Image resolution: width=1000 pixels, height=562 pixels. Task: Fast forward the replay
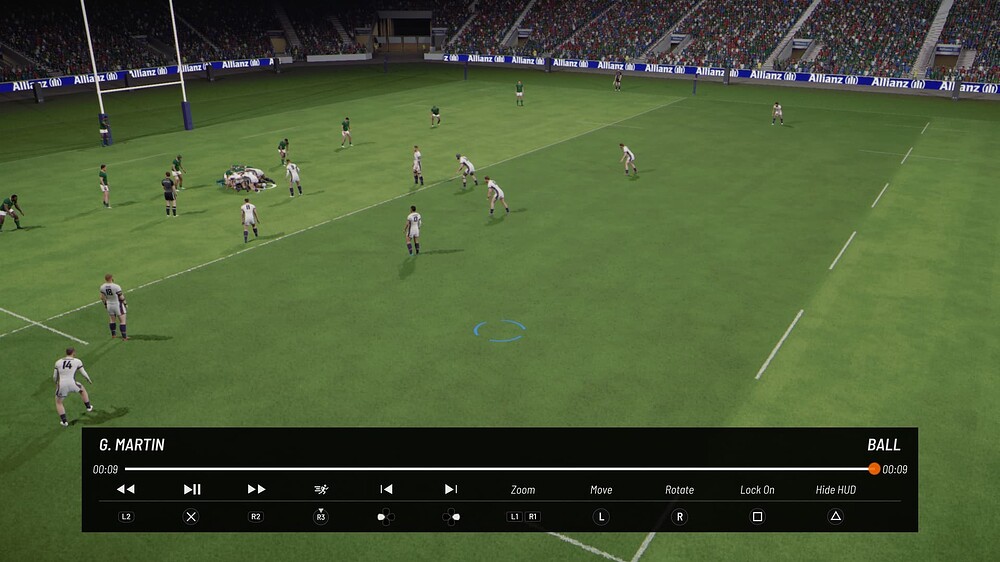[x=256, y=489]
